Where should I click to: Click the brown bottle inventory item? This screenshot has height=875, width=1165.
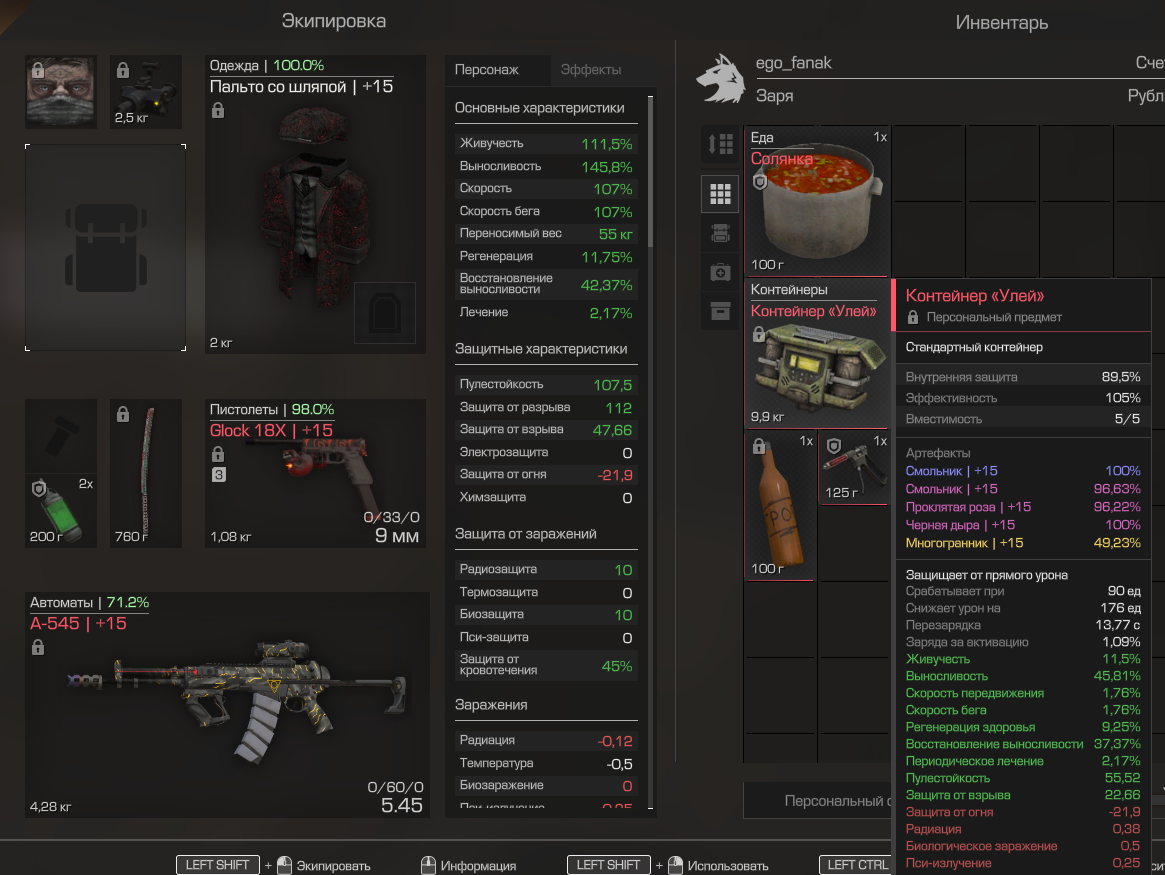pyautogui.click(x=781, y=505)
